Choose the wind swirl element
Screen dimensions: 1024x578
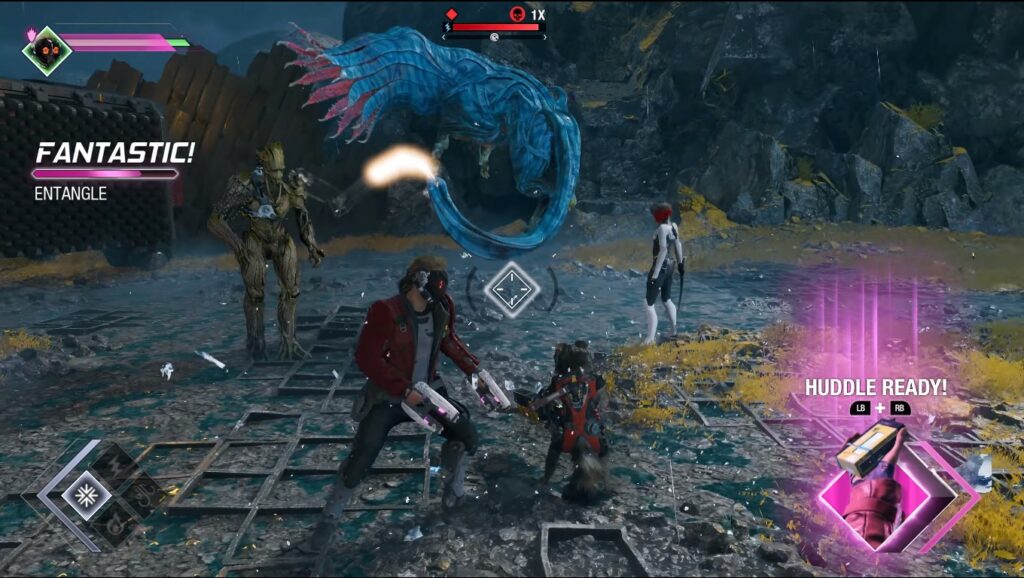pos(146,494)
